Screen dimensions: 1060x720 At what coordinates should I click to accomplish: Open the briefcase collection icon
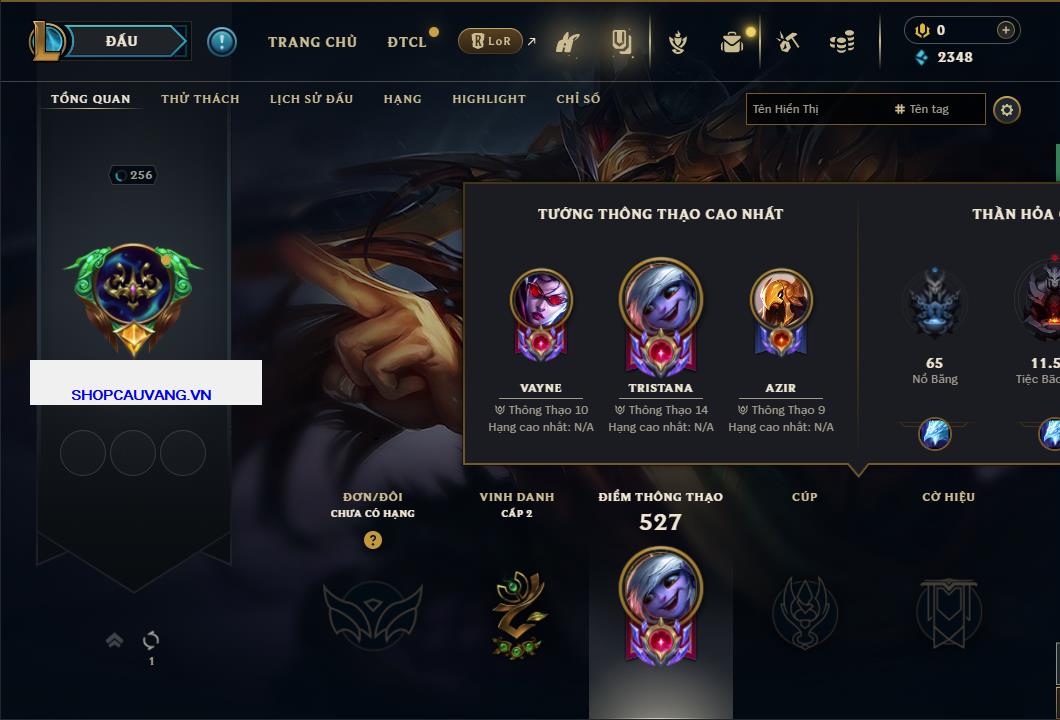[733, 42]
